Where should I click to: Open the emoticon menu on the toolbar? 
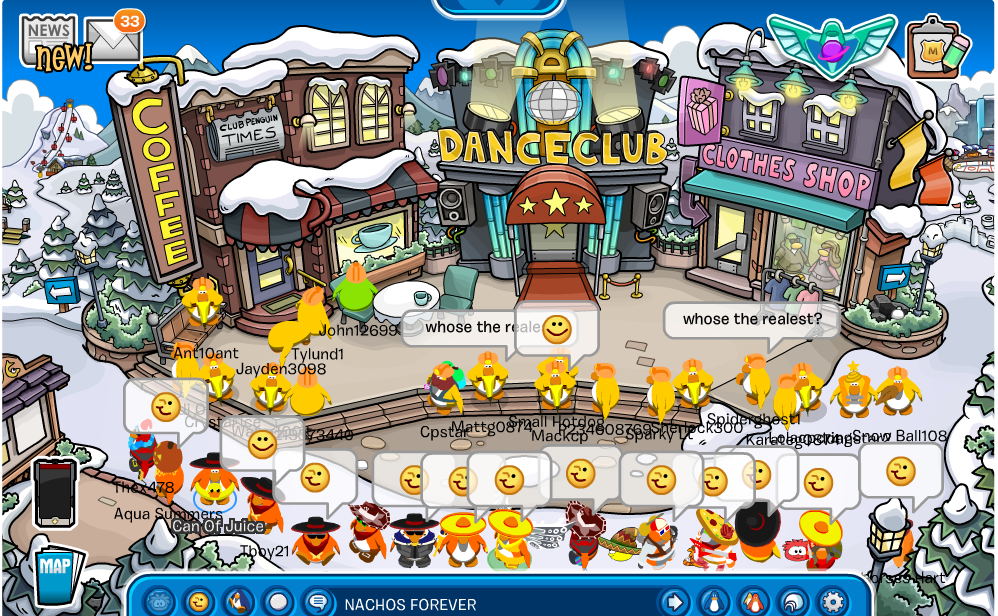click(200, 602)
